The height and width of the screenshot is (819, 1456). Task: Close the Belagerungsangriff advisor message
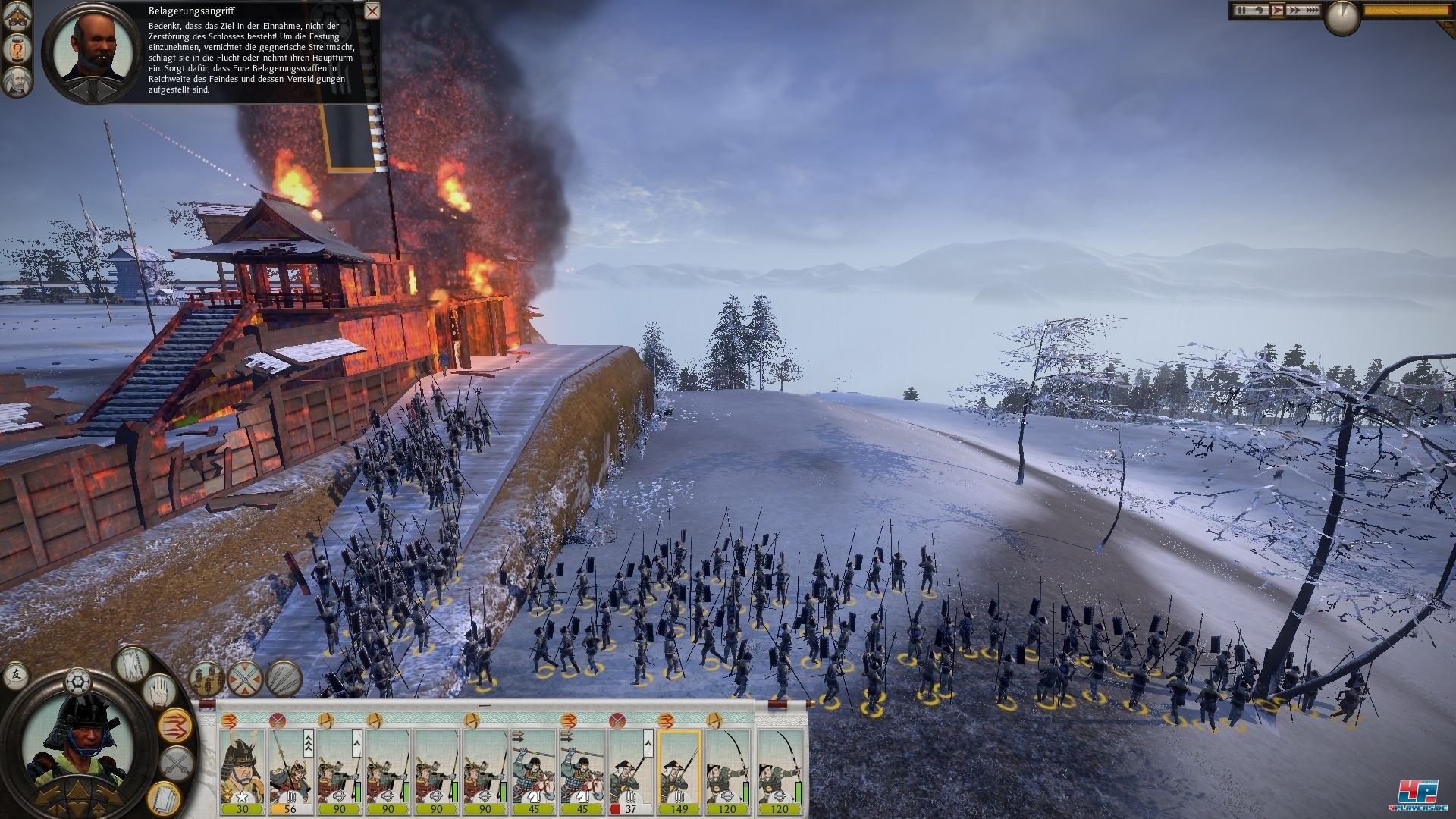tap(372, 11)
